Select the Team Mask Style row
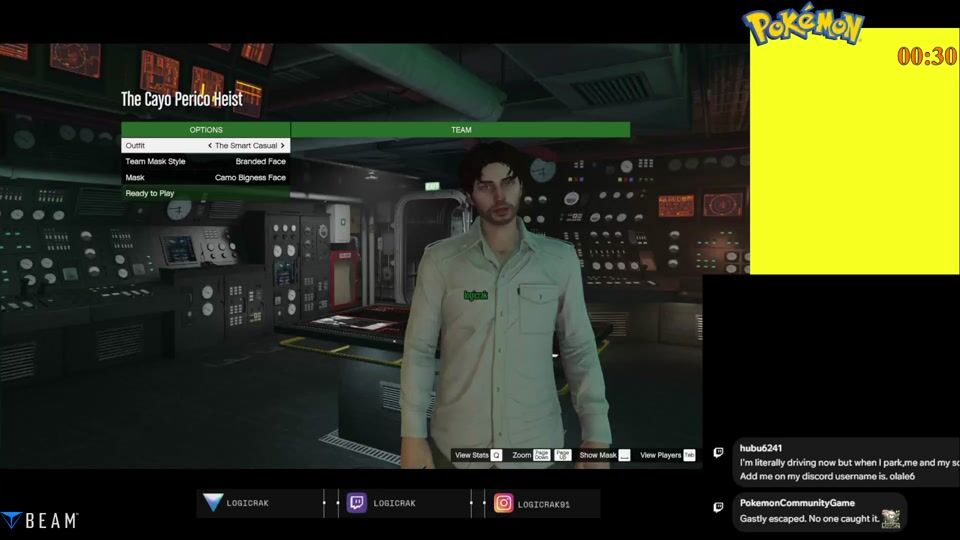Image resolution: width=960 pixels, height=540 pixels. (x=205, y=162)
